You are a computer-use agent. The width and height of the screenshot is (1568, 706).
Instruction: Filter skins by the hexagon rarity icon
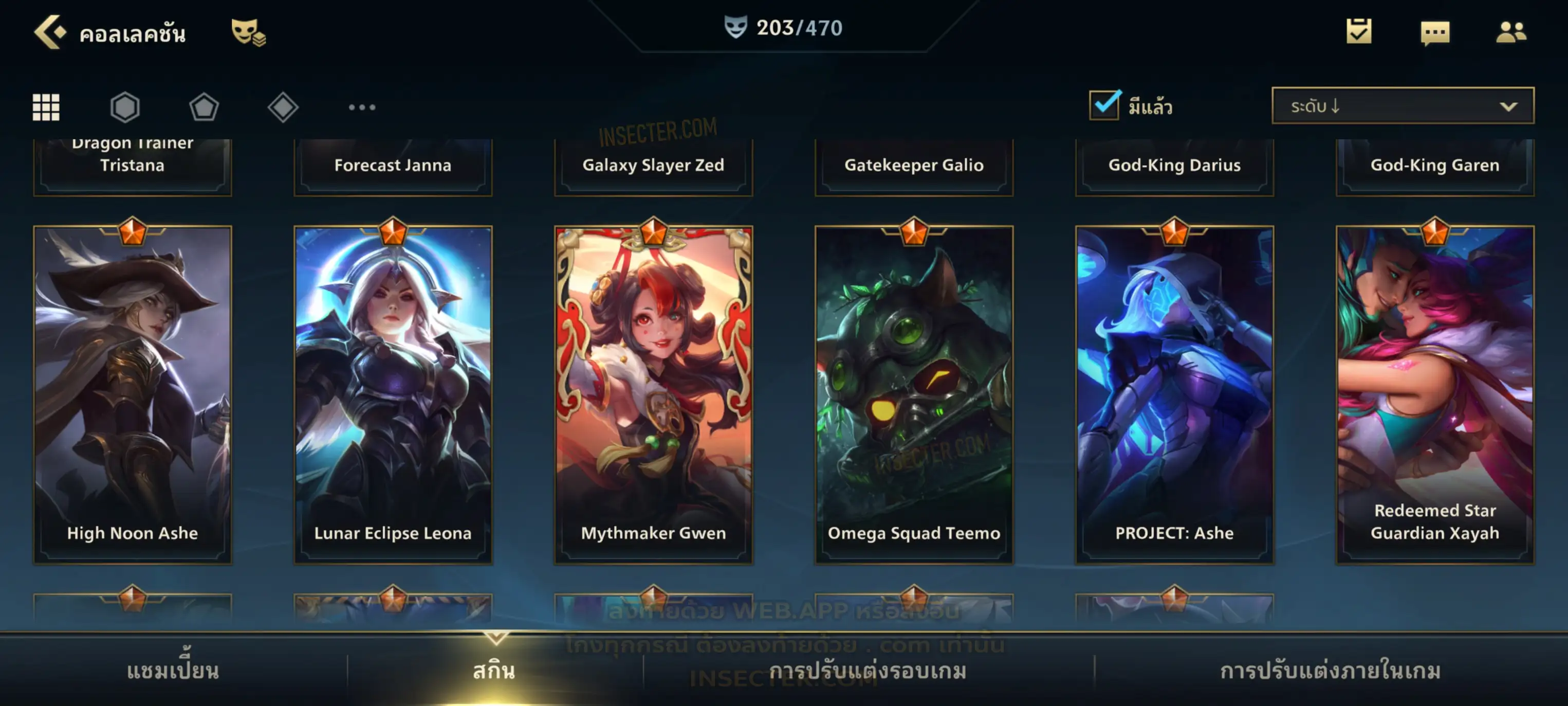[x=125, y=107]
